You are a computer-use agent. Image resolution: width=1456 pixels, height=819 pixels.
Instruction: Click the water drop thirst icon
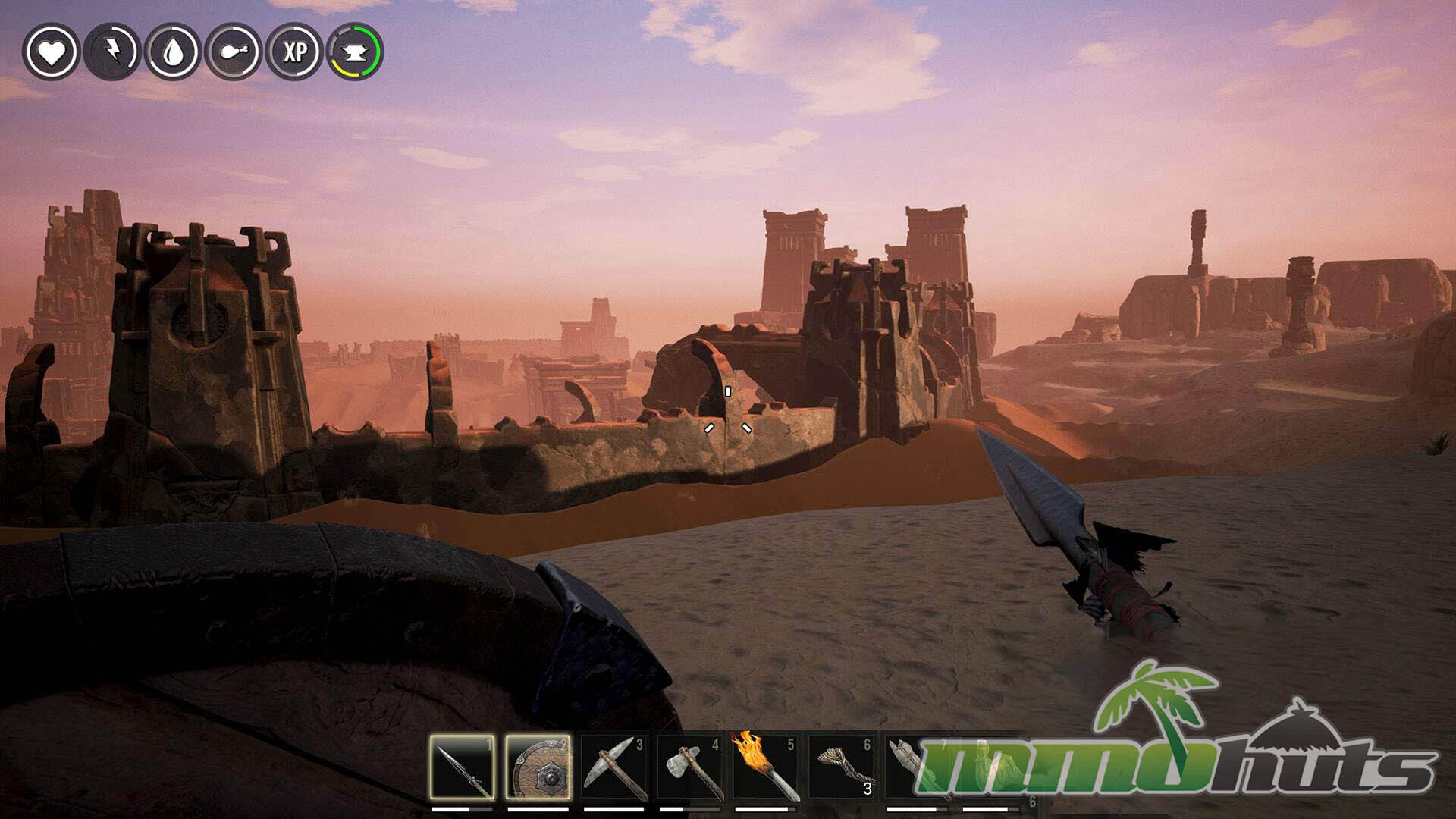click(173, 52)
